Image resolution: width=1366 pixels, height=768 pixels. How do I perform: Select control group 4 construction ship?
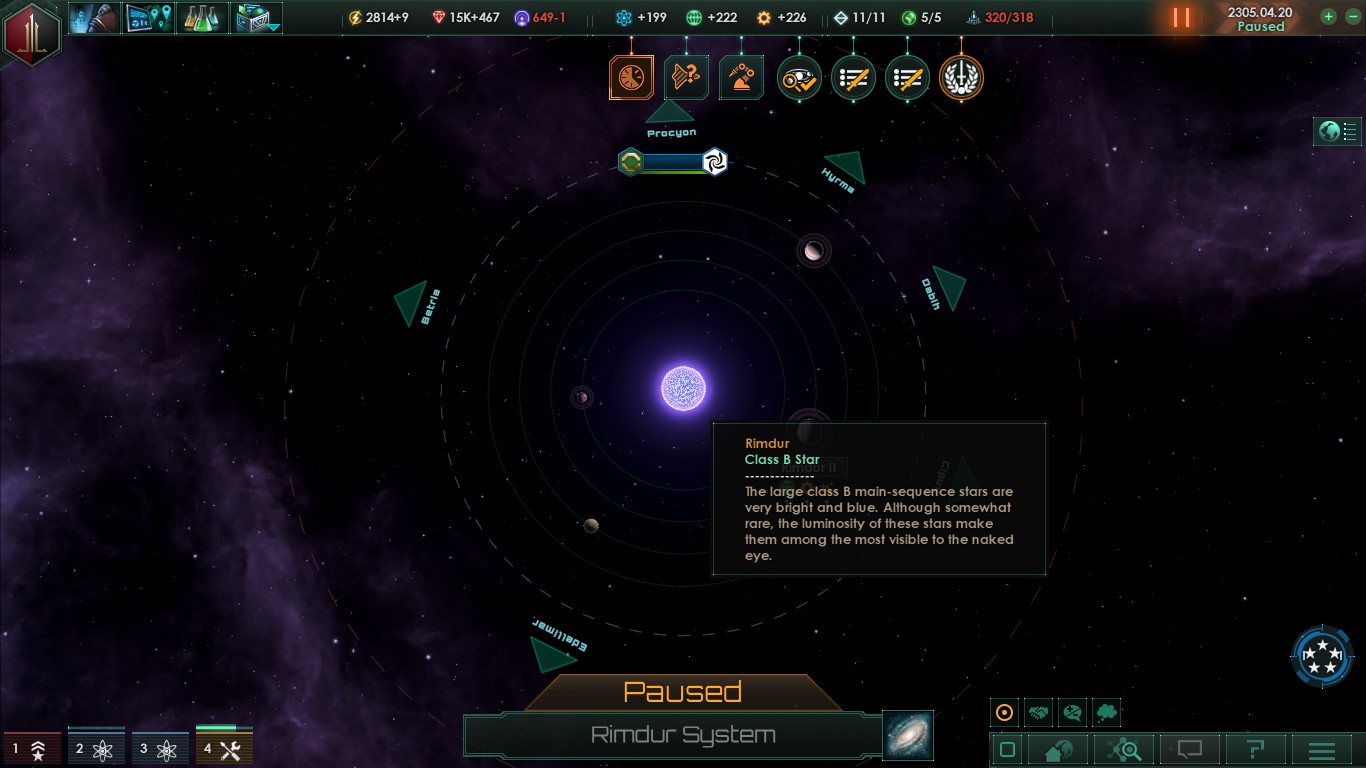(x=224, y=748)
